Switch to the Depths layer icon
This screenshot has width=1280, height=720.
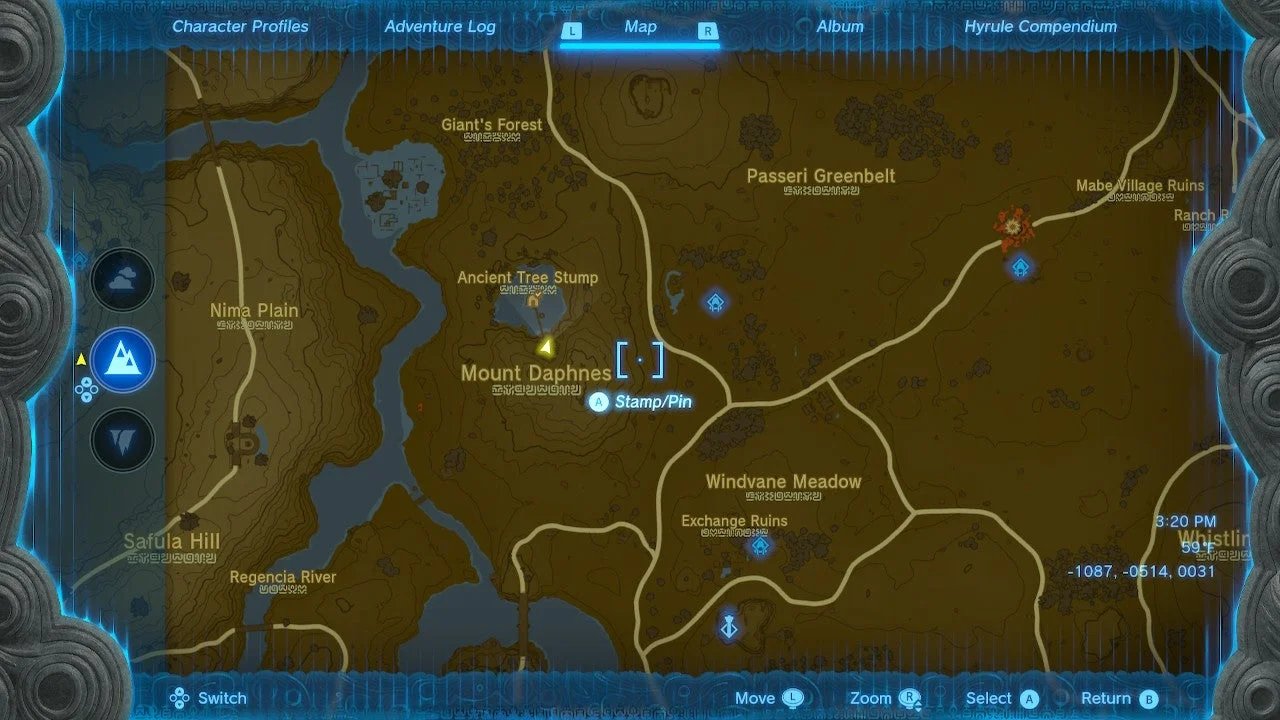pos(123,439)
